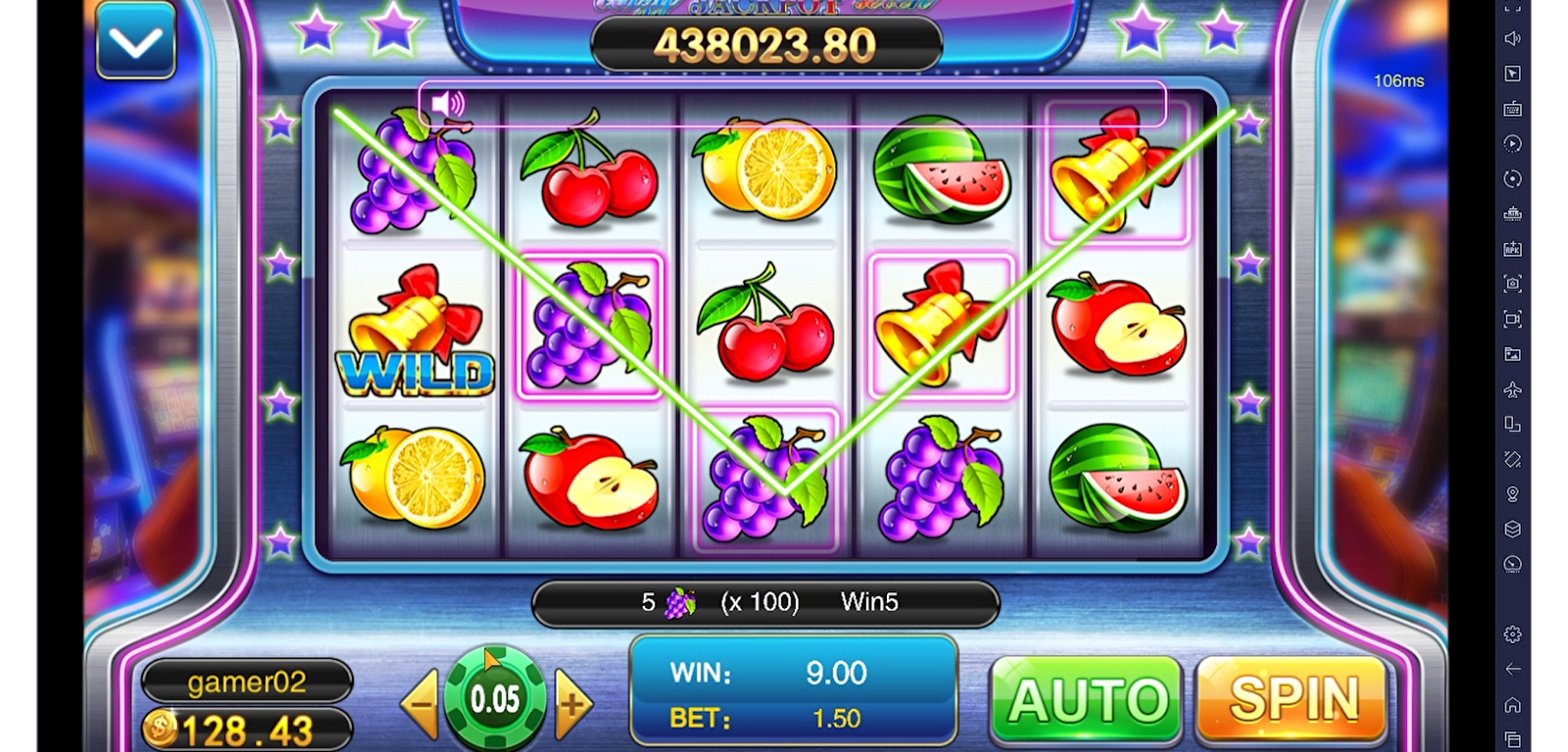Hit the orange SPIN button
The height and width of the screenshot is (752, 1568).
tap(1293, 699)
